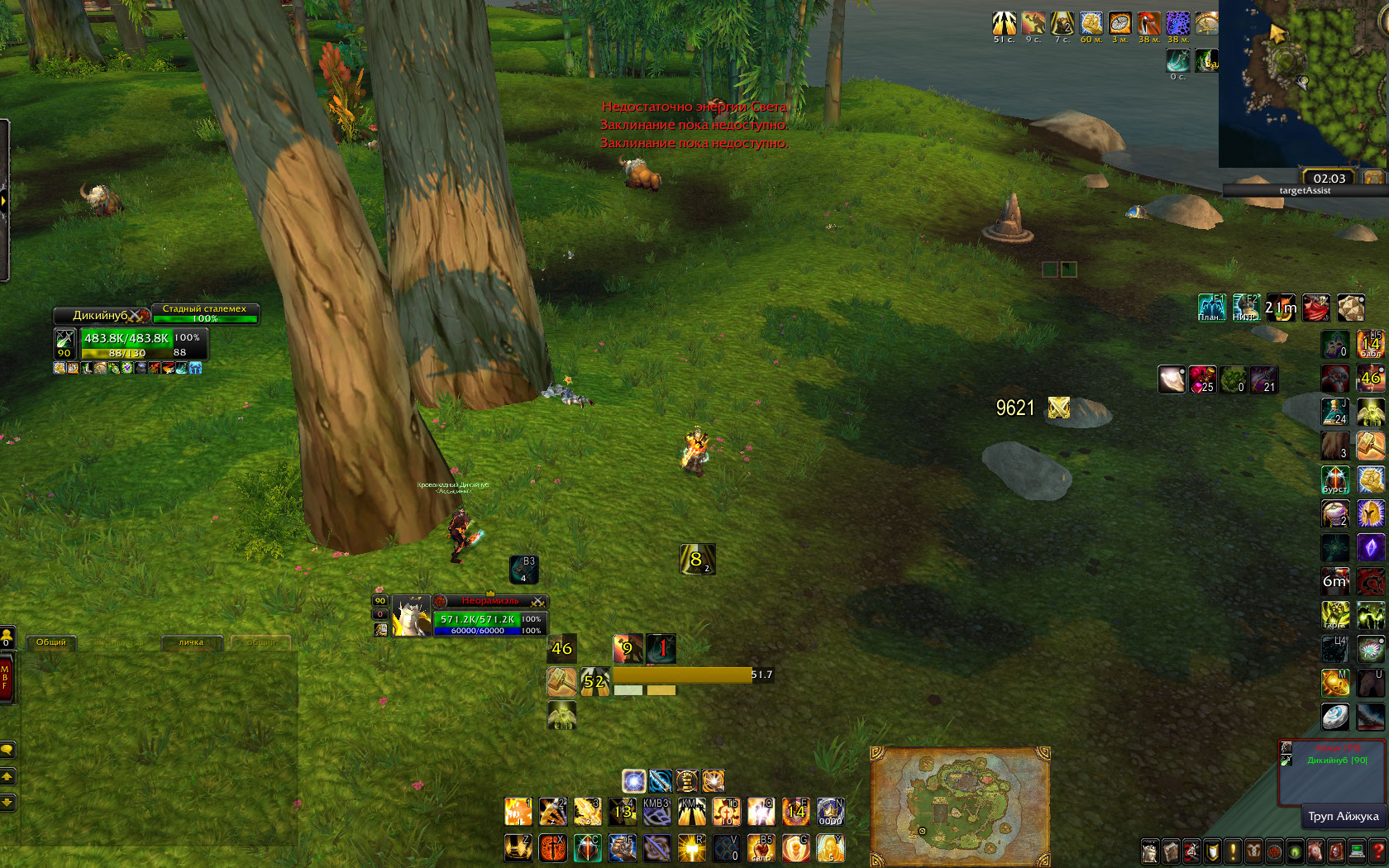Use the red gem item with 25 charges
The height and width of the screenshot is (868, 1389).
(1202, 379)
